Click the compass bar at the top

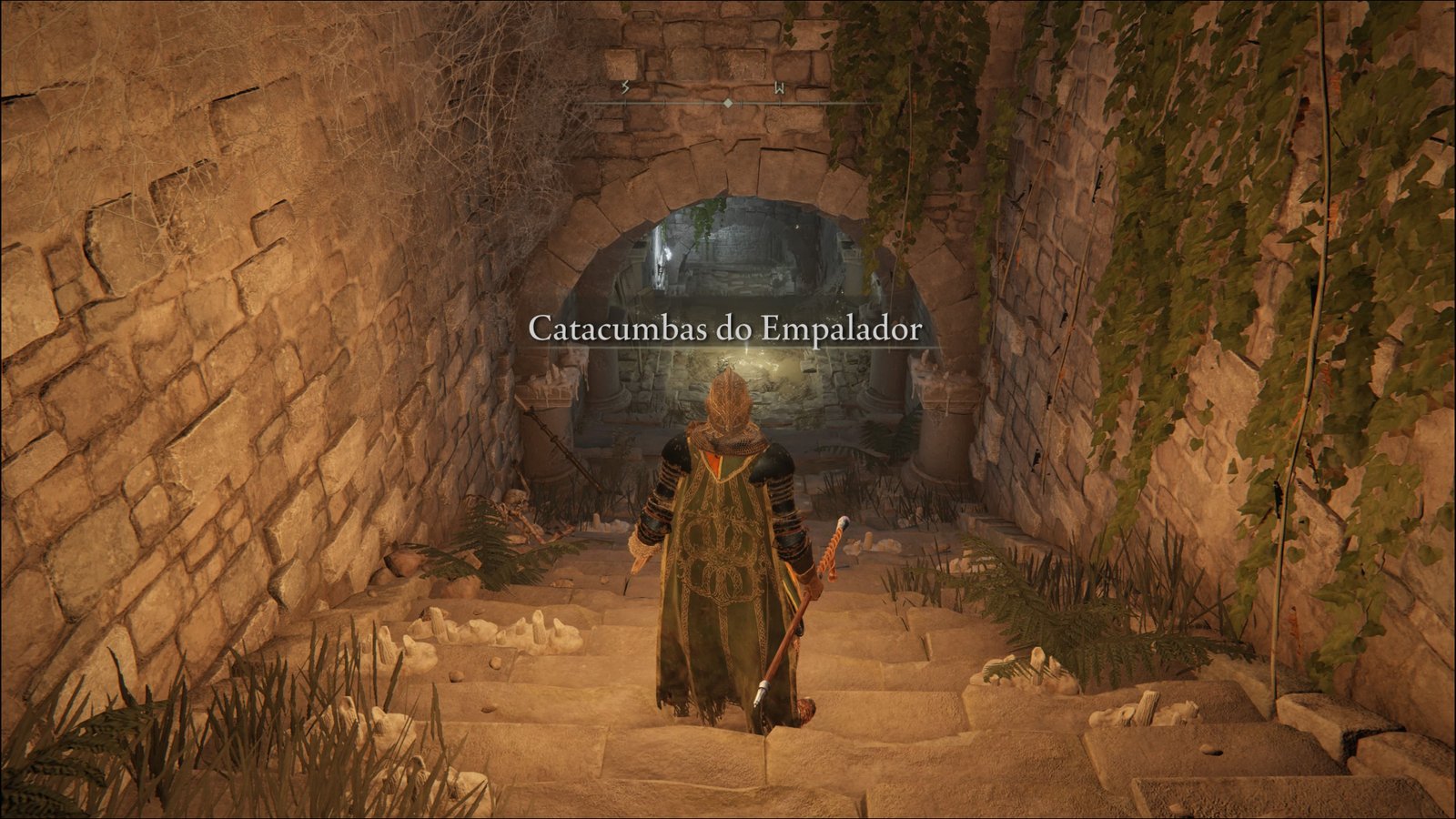pyautogui.click(x=727, y=103)
